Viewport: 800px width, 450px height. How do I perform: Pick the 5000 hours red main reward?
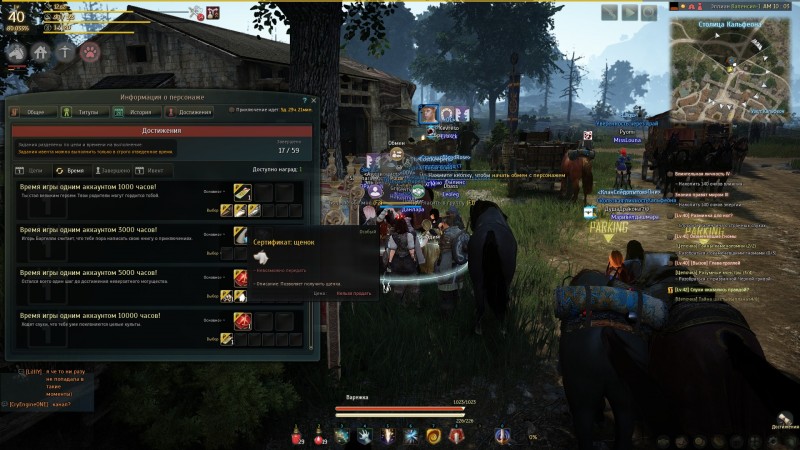tap(241, 277)
